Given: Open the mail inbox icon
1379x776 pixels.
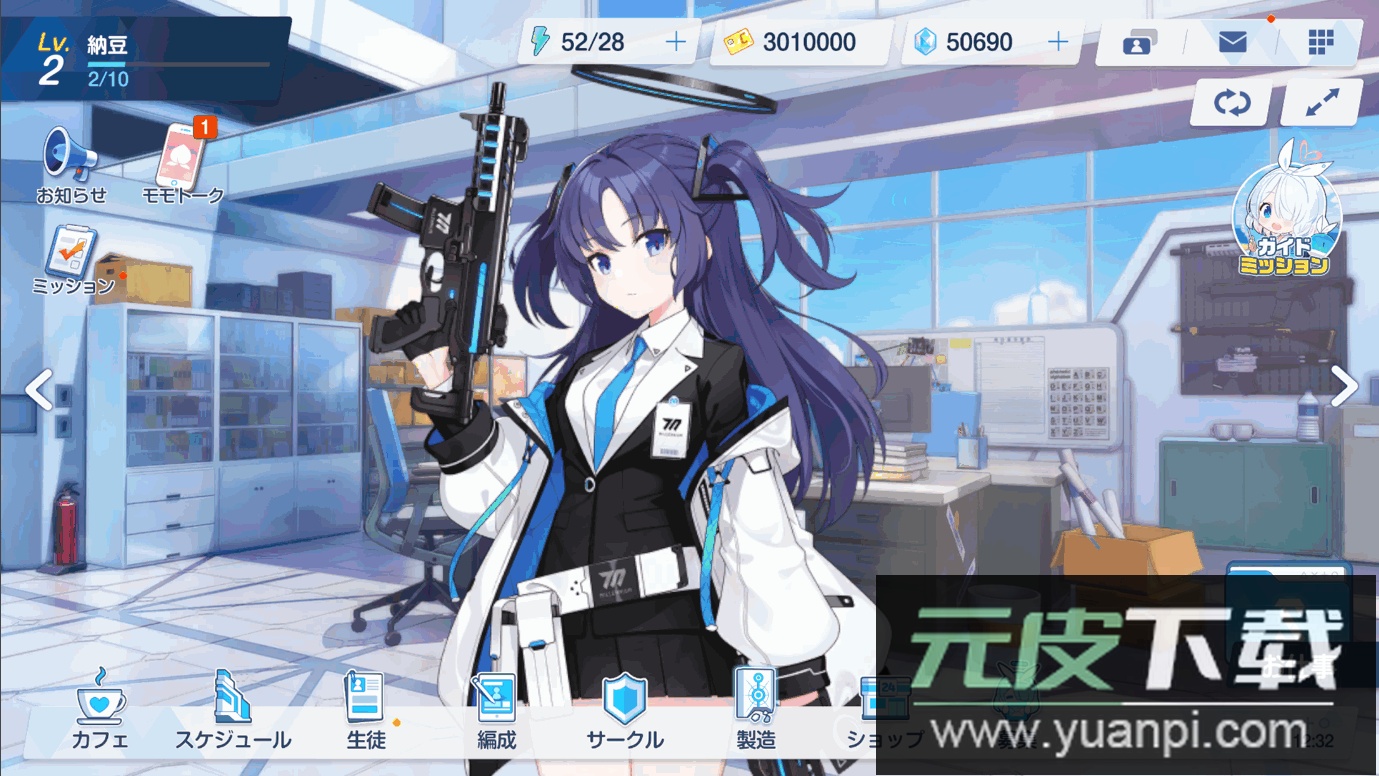Looking at the screenshot, I should [1232, 42].
